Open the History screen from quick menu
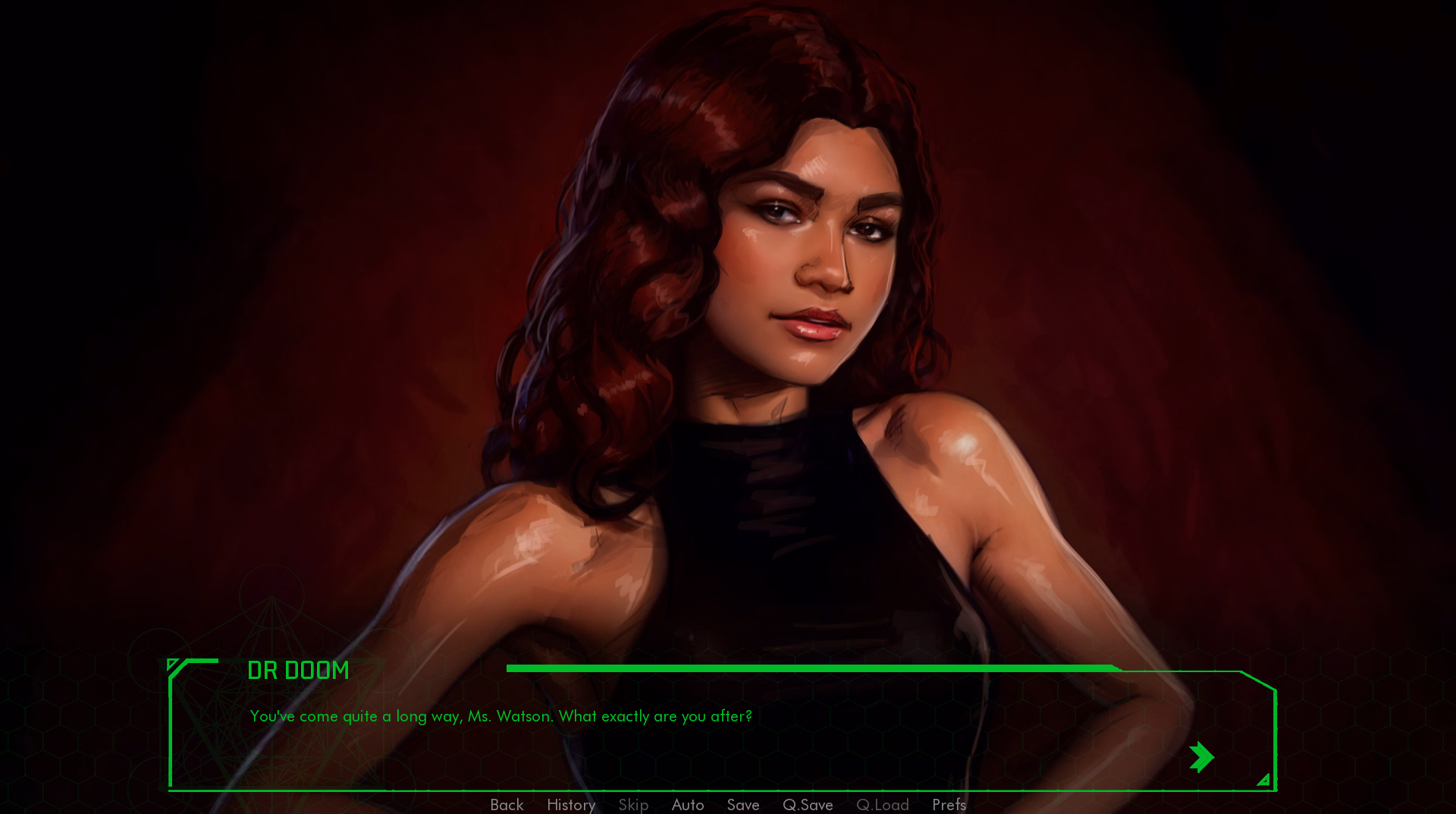This screenshot has height=814, width=1456. click(x=570, y=806)
